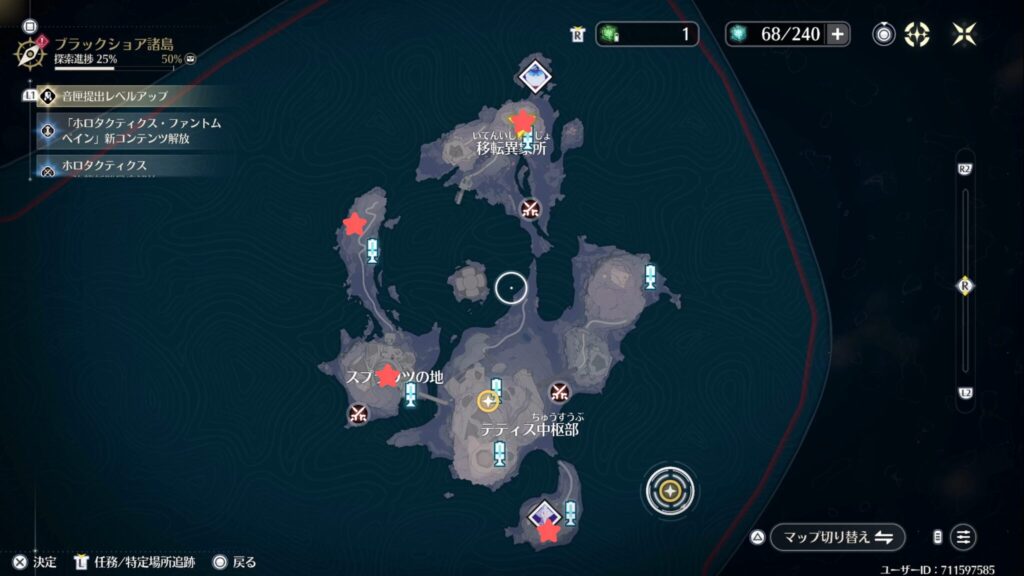Screen dimensions: 1024x576
Task: Select the red star on the northwest peninsula
Action: 354,224
